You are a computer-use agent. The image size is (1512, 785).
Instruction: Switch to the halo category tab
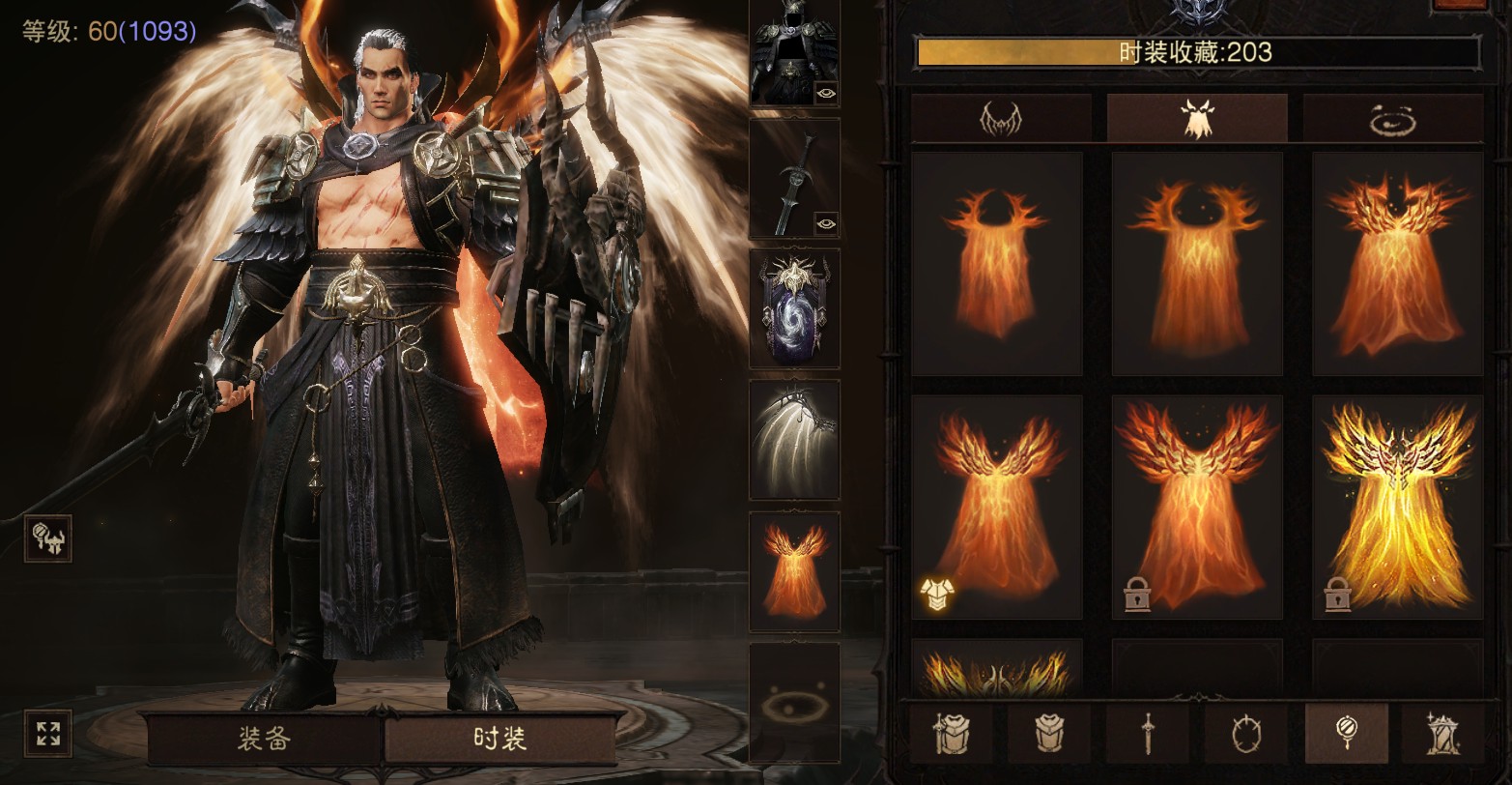(x=1392, y=119)
